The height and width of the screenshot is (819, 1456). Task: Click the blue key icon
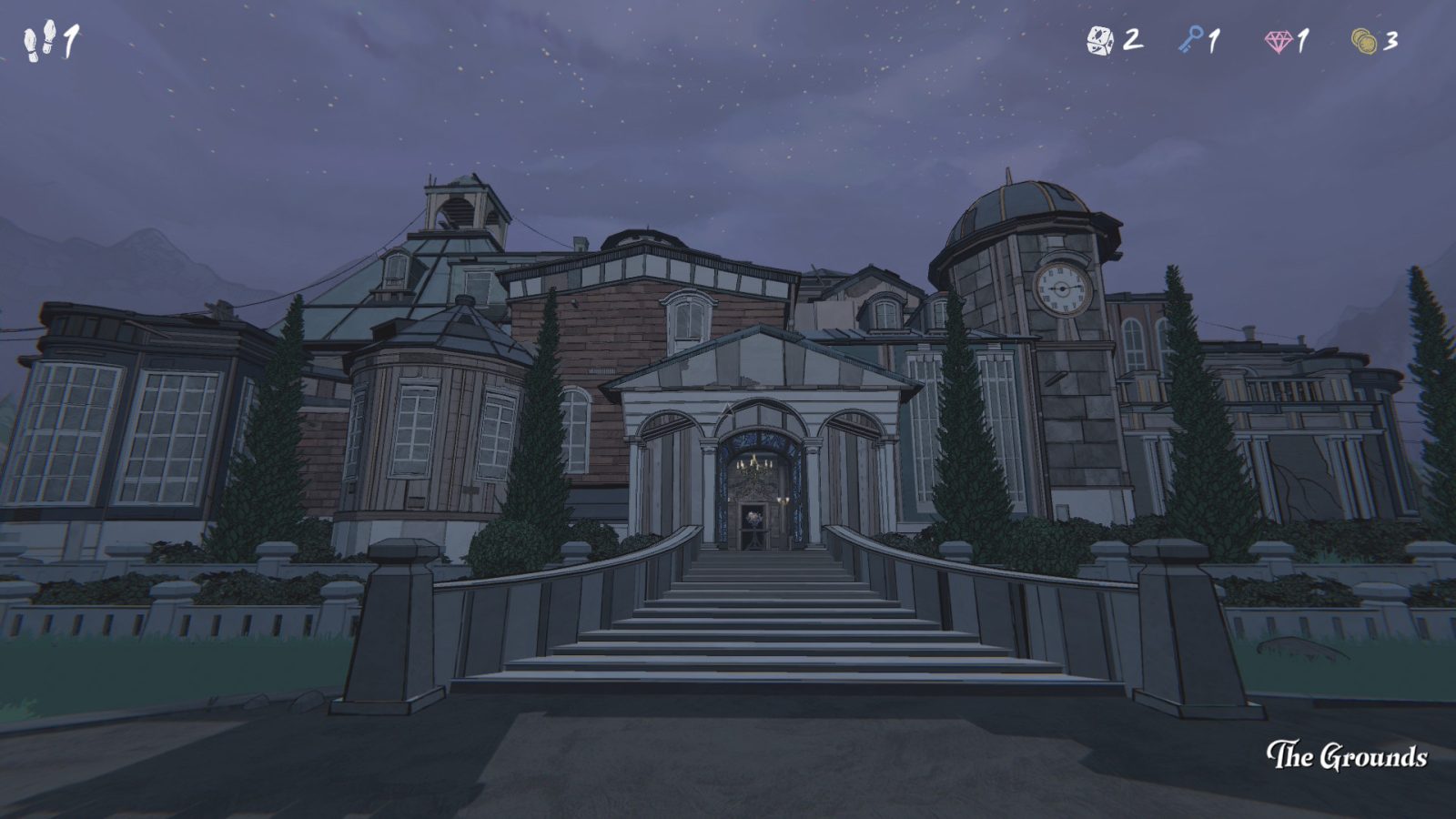pos(1190,40)
